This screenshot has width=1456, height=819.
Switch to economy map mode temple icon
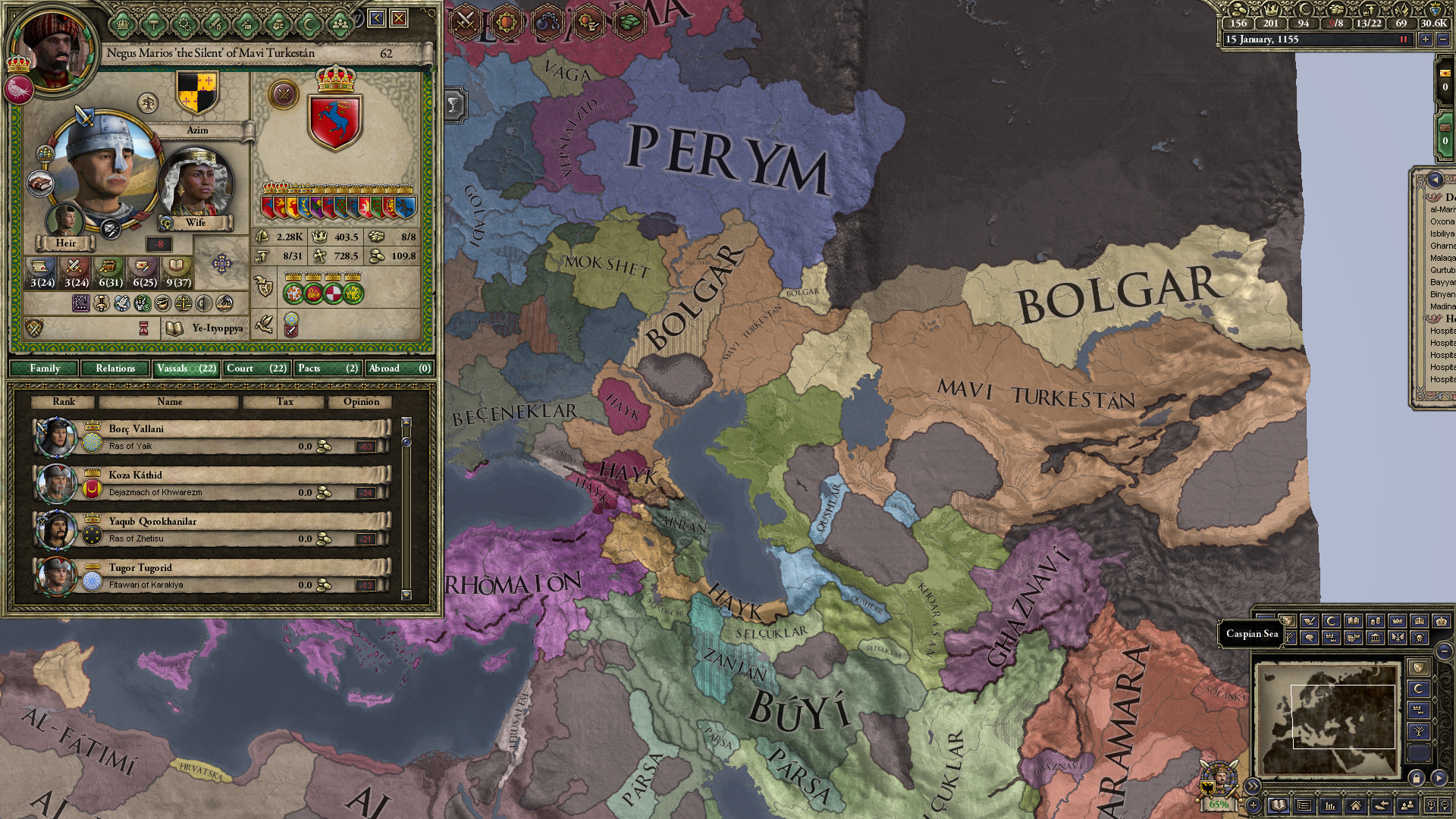[x=1376, y=638]
